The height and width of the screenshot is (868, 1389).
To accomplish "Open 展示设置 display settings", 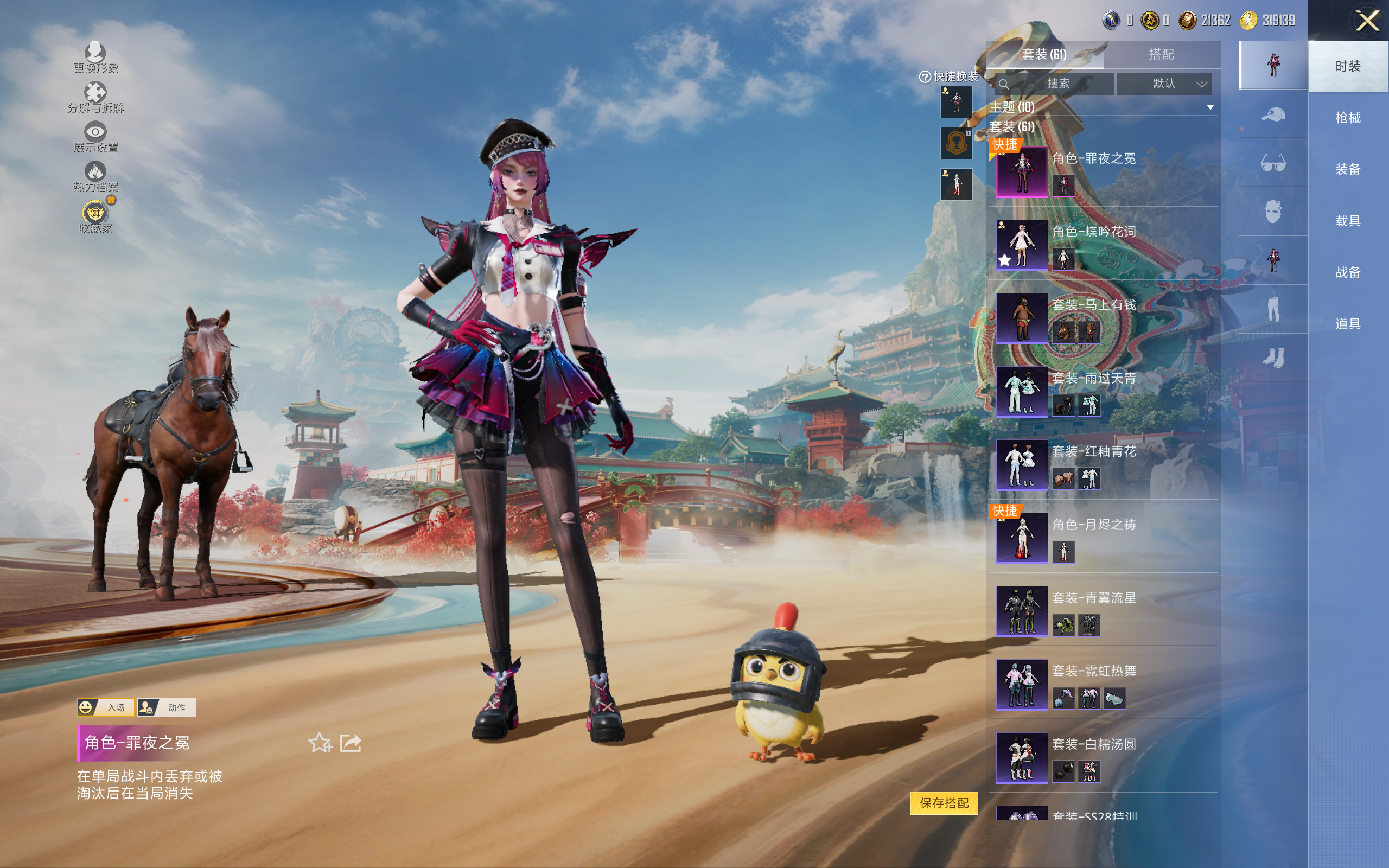I will coord(95,137).
